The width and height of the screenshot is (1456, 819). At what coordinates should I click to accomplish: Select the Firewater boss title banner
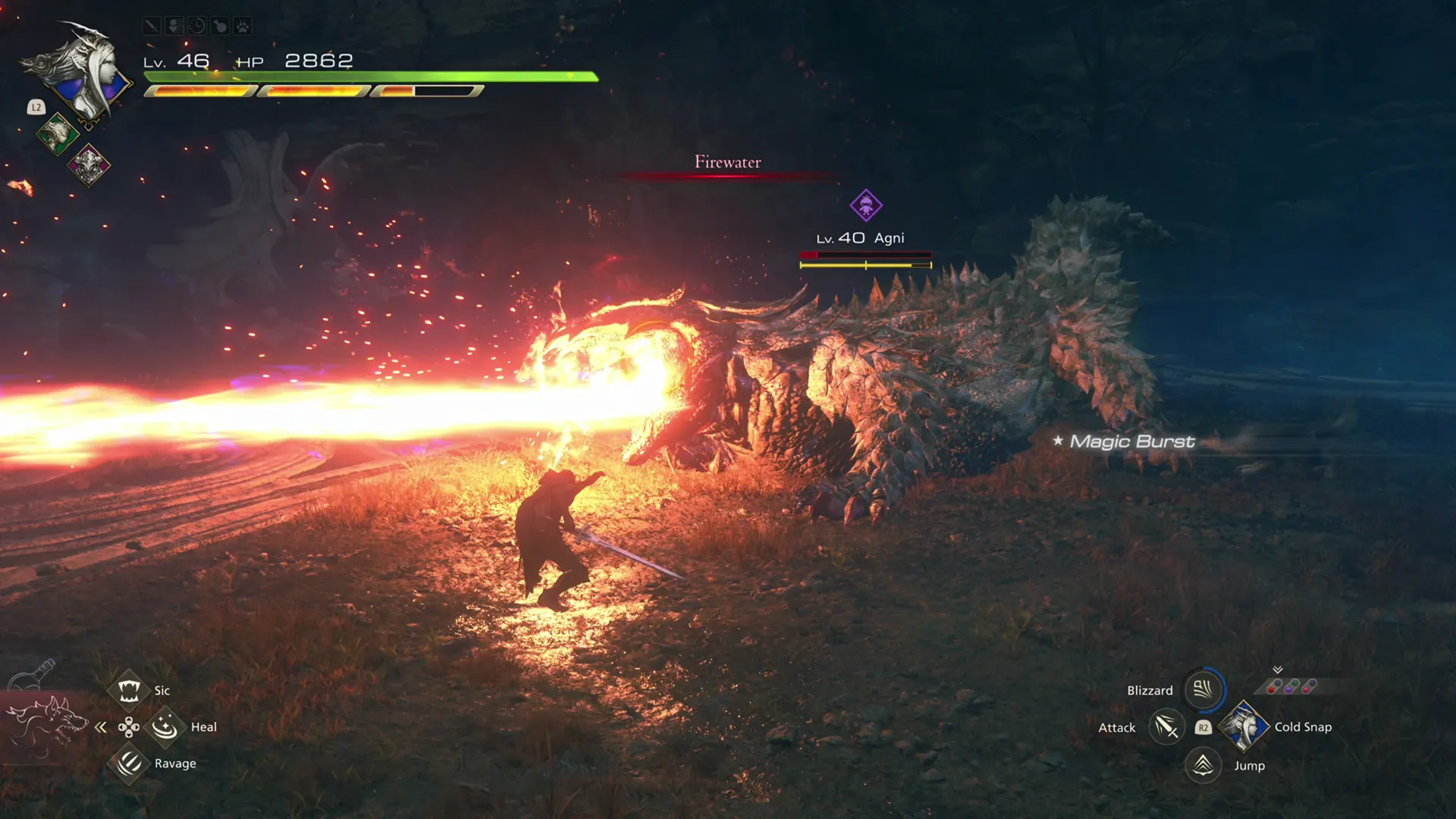pyautogui.click(x=728, y=162)
